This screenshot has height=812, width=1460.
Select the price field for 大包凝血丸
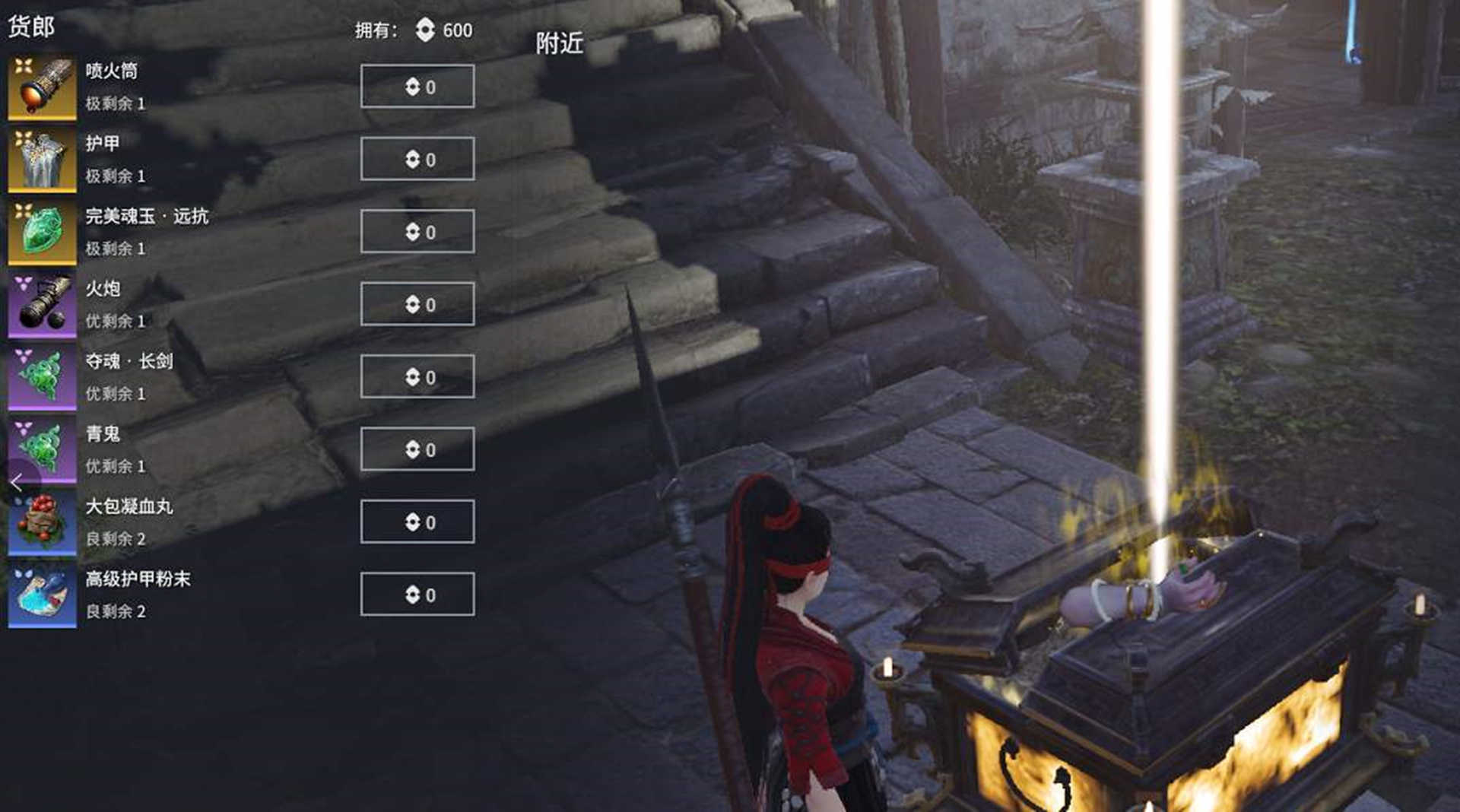417,521
